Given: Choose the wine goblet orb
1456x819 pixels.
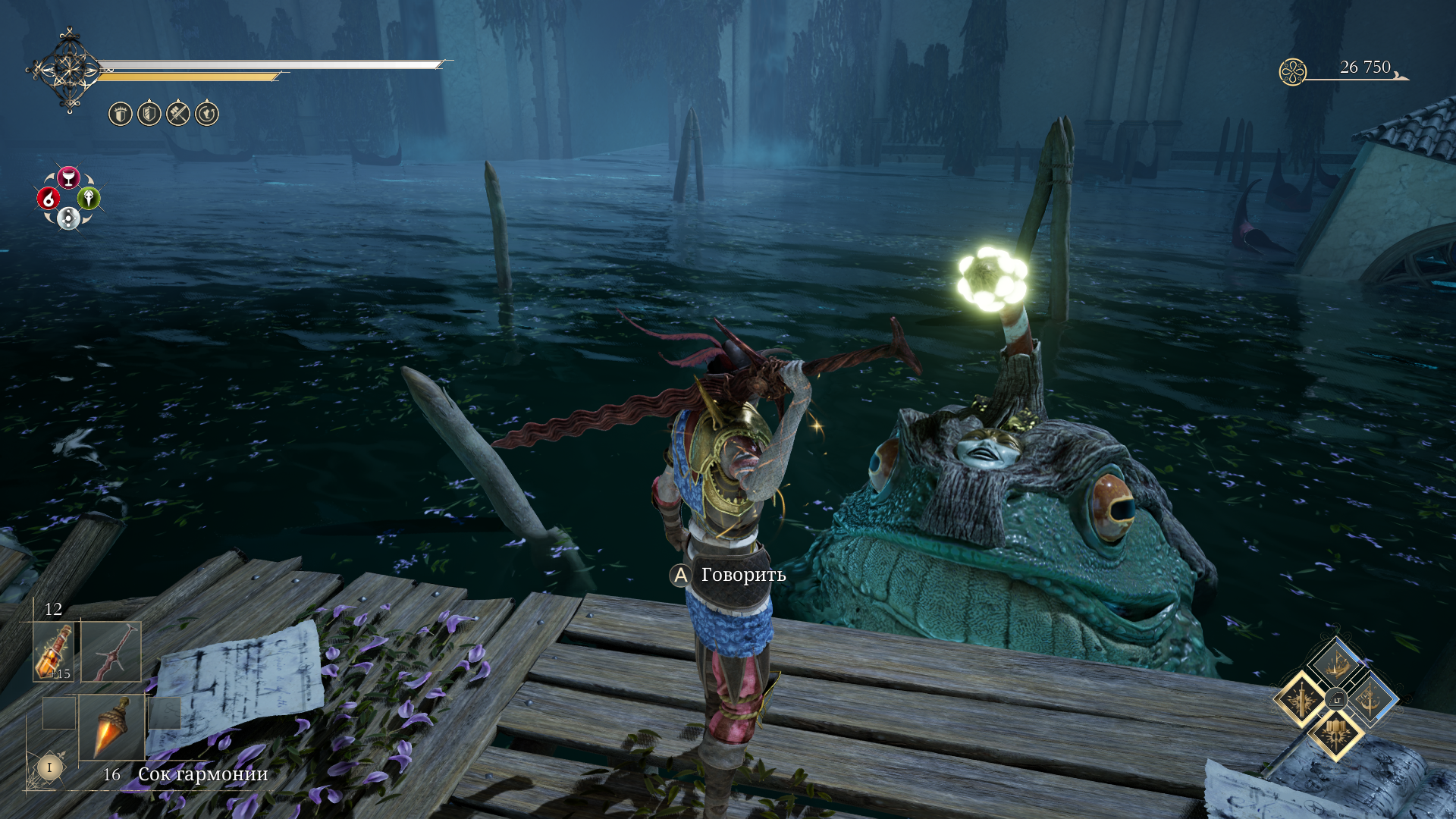Looking at the screenshot, I should (x=68, y=177).
